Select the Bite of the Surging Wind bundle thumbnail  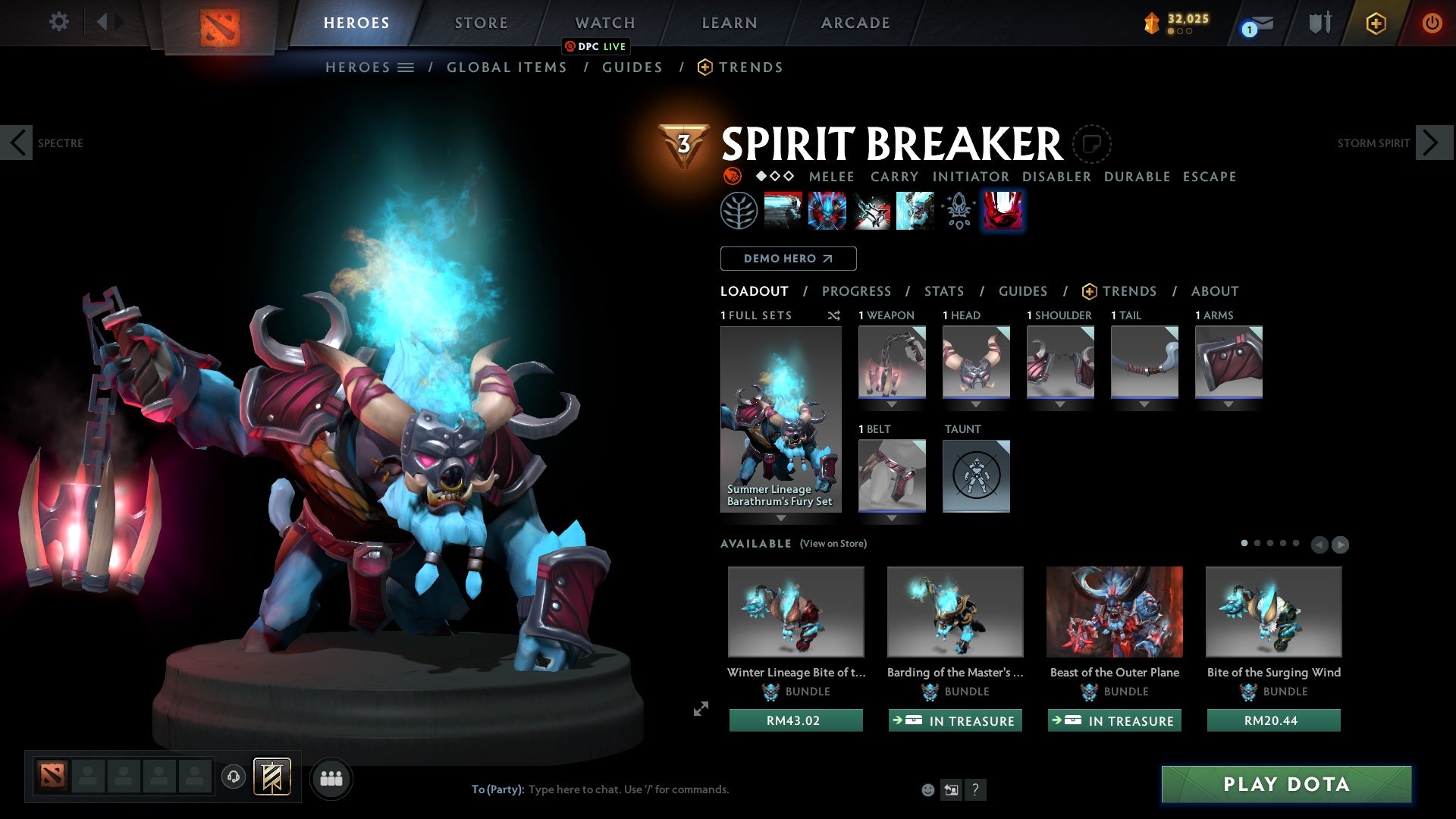coord(1274,611)
